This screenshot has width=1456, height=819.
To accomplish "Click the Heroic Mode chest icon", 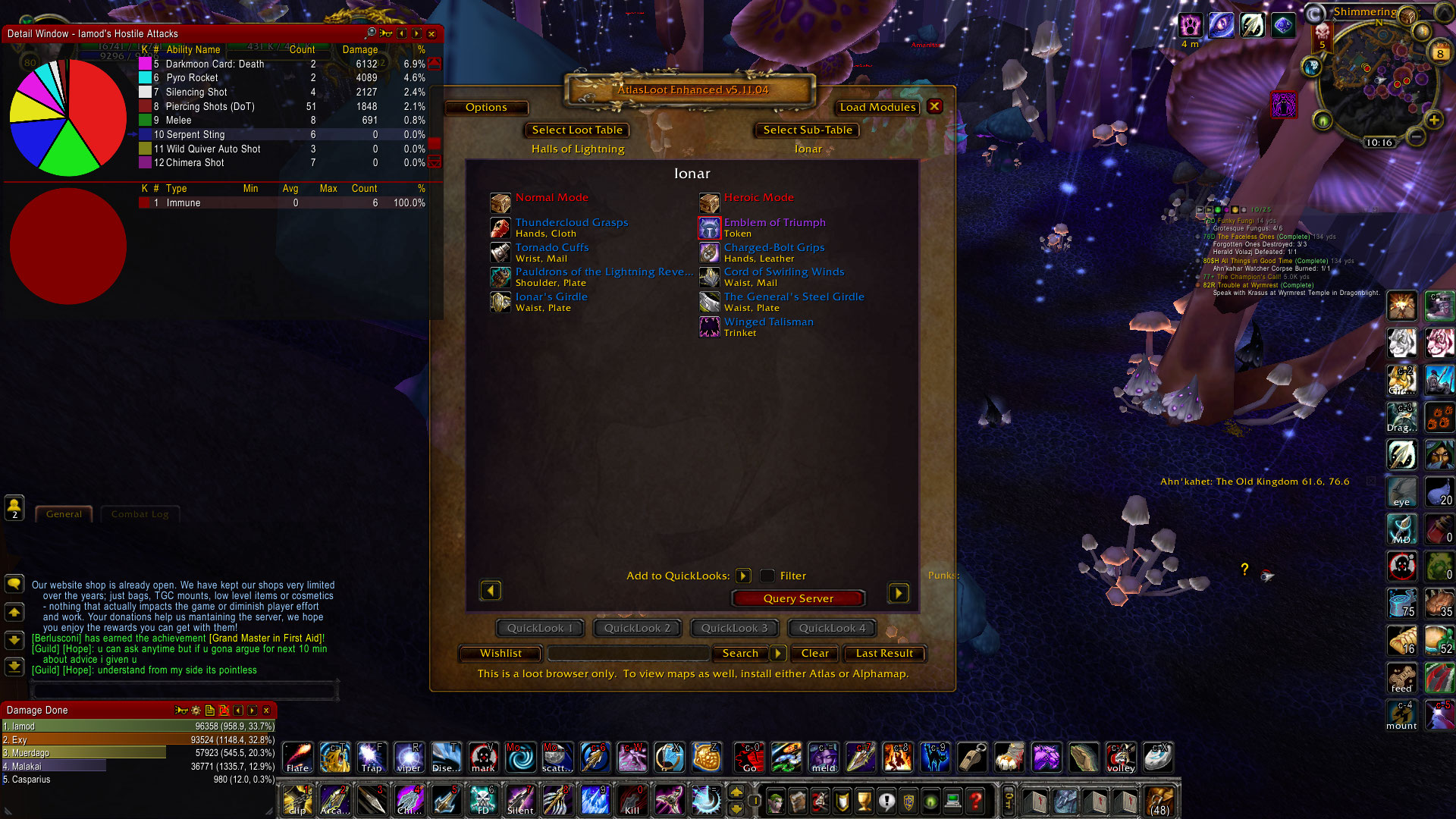I will pos(709,202).
